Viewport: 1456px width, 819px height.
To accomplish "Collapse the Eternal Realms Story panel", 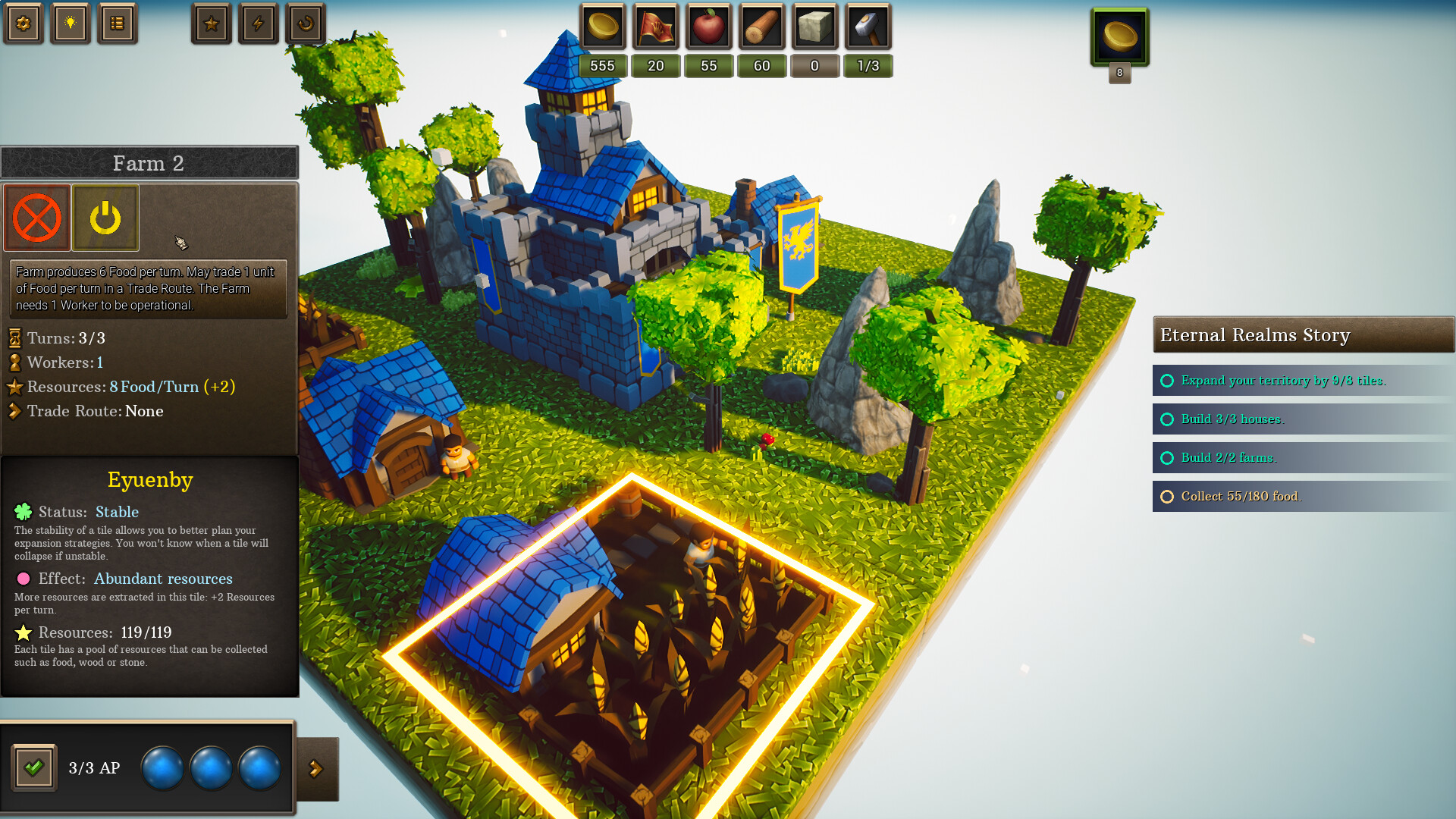I will point(1303,334).
